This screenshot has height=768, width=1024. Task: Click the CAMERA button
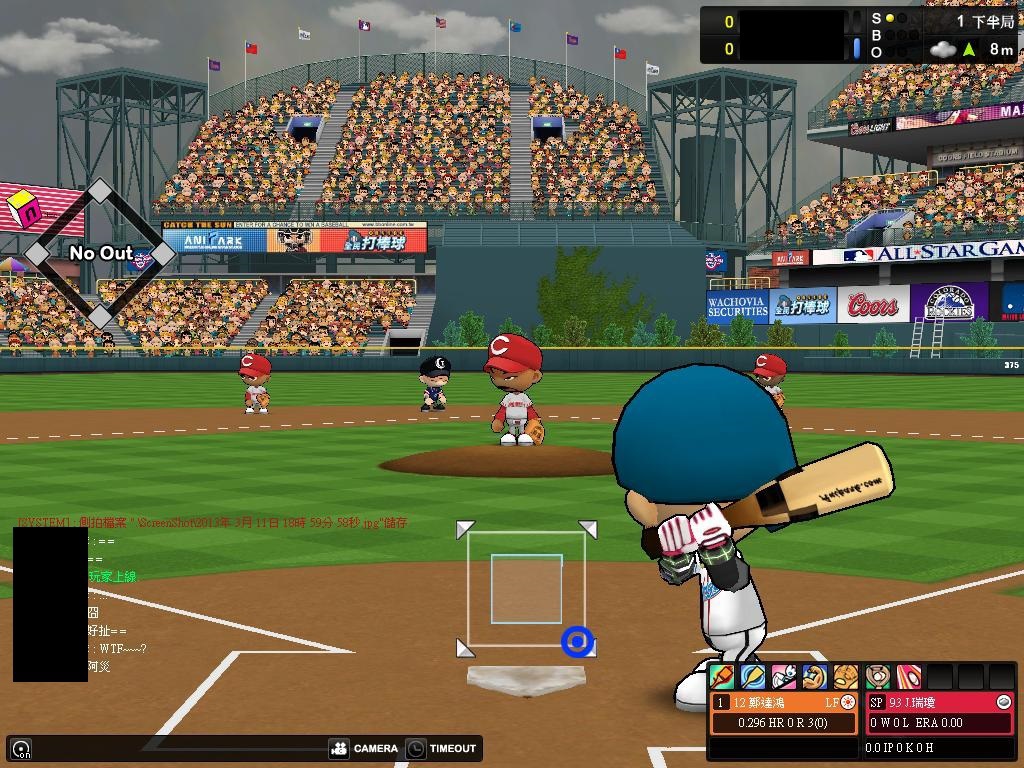(x=364, y=748)
